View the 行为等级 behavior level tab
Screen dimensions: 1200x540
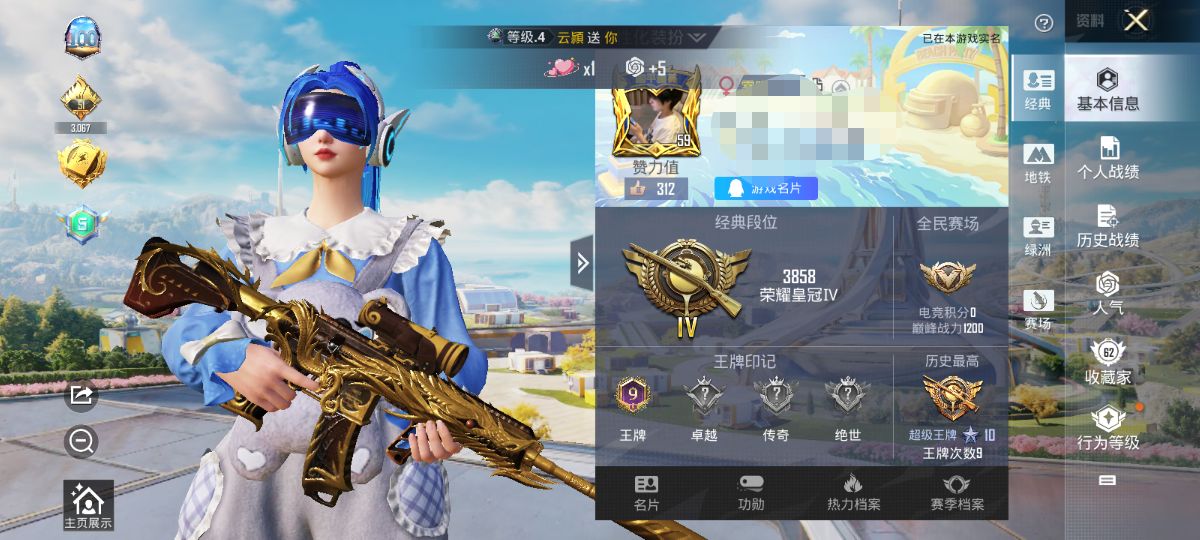pyautogui.click(x=1108, y=430)
